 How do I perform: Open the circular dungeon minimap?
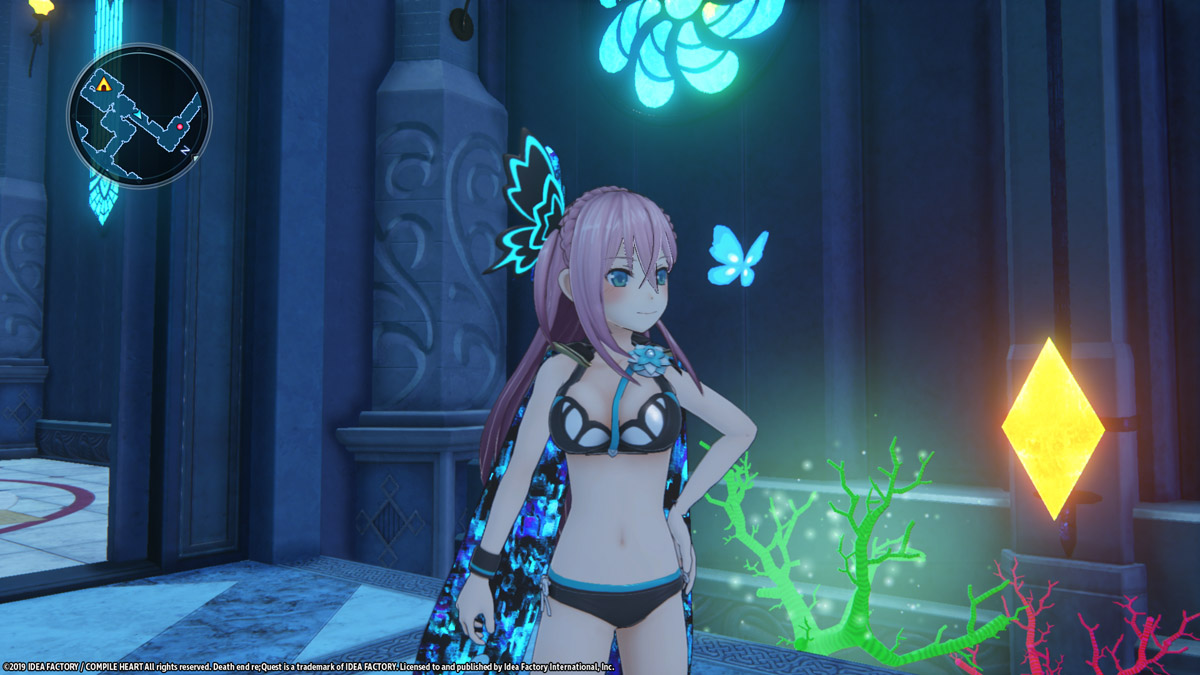pyautogui.click(x=139, y=116)
